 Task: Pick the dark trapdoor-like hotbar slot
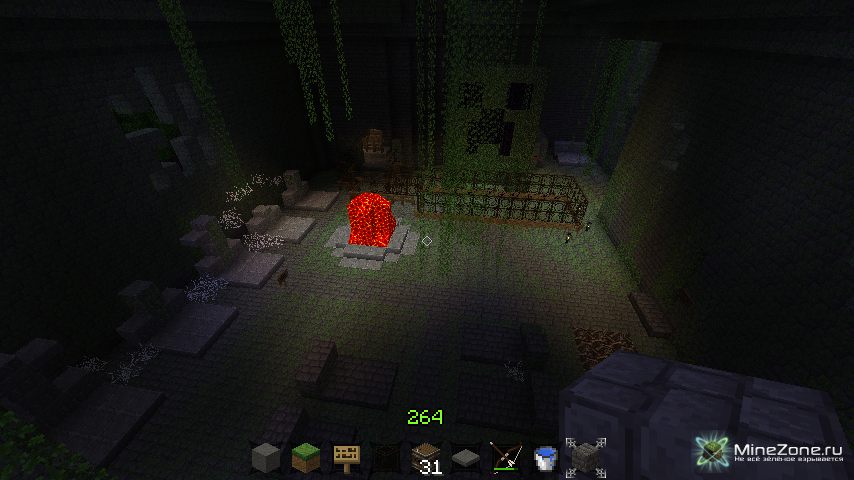click(386, 459)
